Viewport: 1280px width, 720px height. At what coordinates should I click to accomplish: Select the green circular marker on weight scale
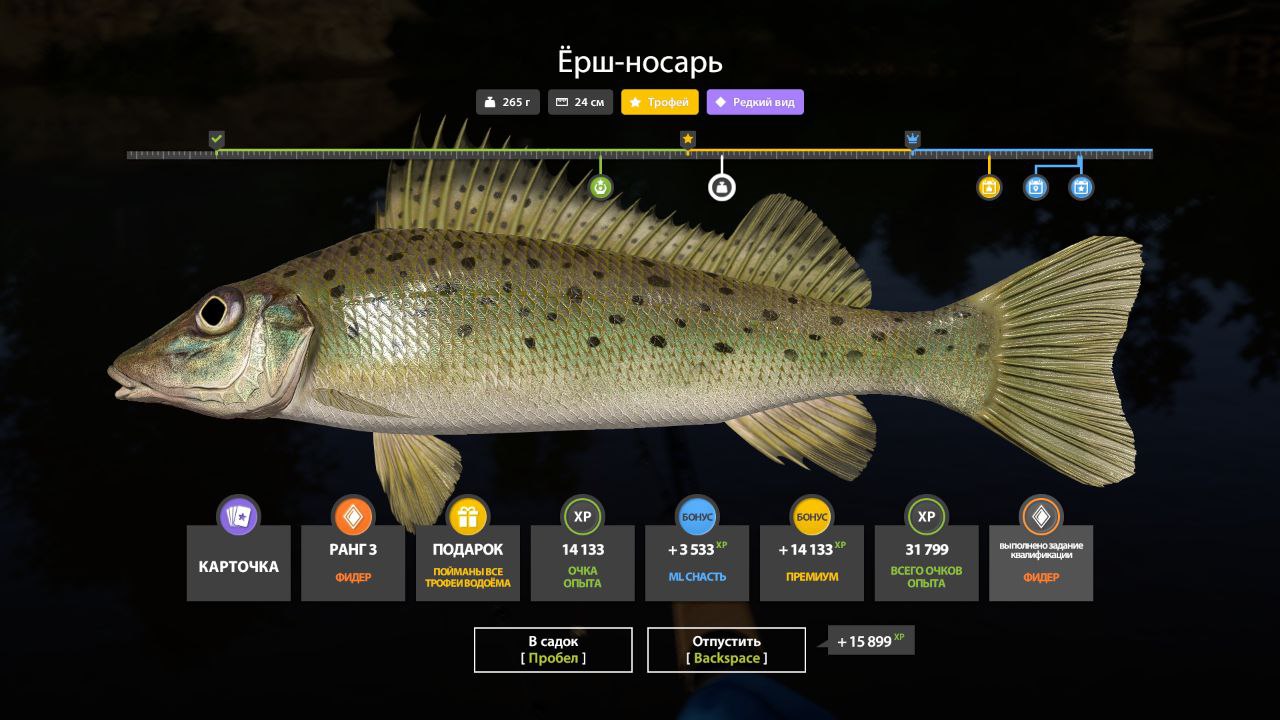600,187
